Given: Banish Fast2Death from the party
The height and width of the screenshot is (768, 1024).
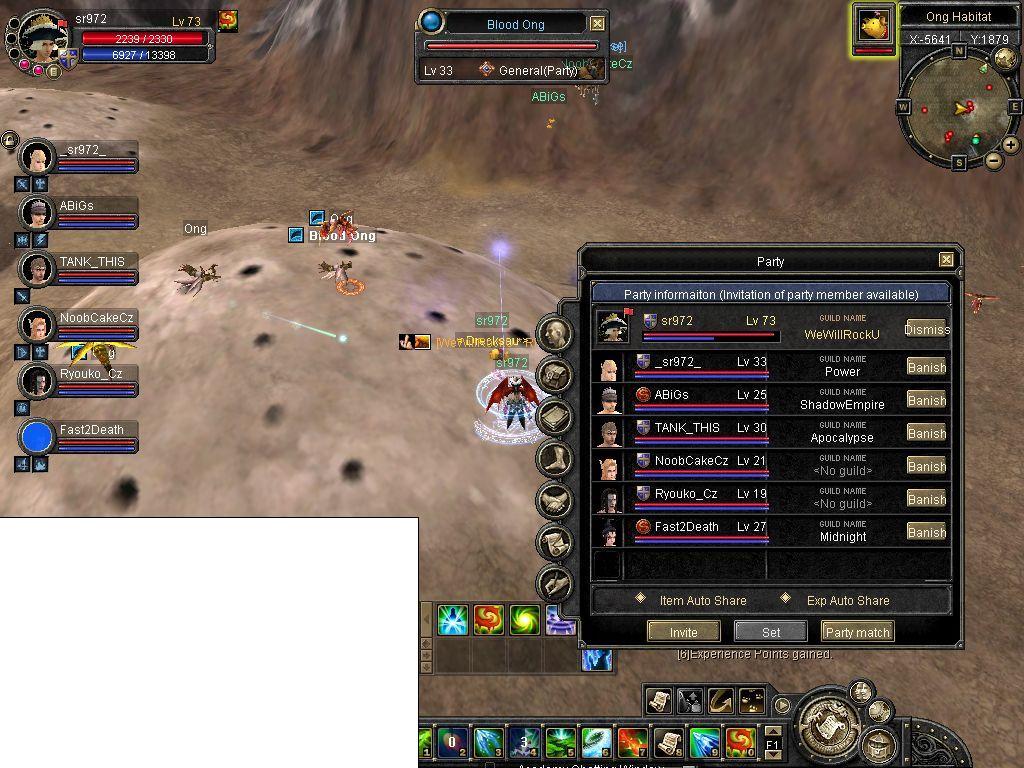Looking at the screenshot, I should (926, 532).
